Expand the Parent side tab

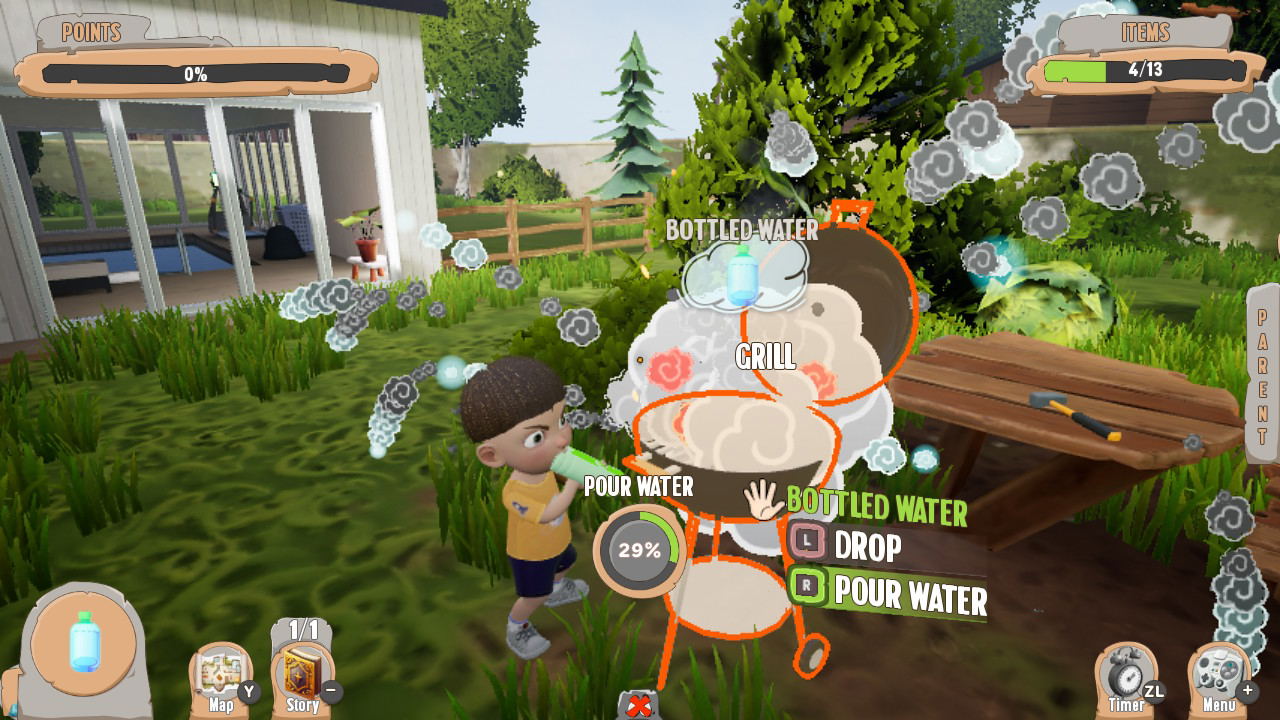point(1263,375)
